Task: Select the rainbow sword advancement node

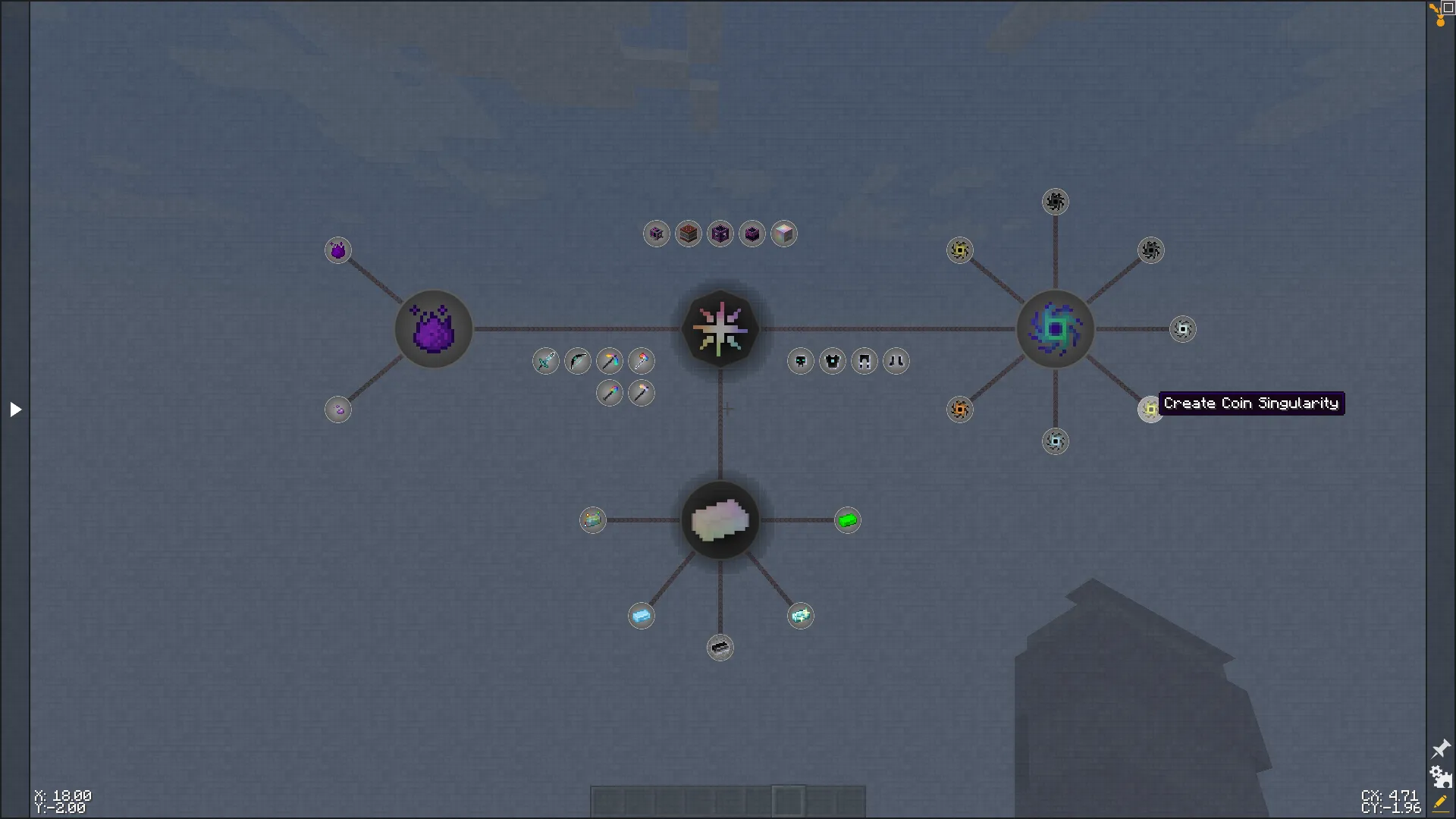Action: pyautogui.click(x=546, y=362)
